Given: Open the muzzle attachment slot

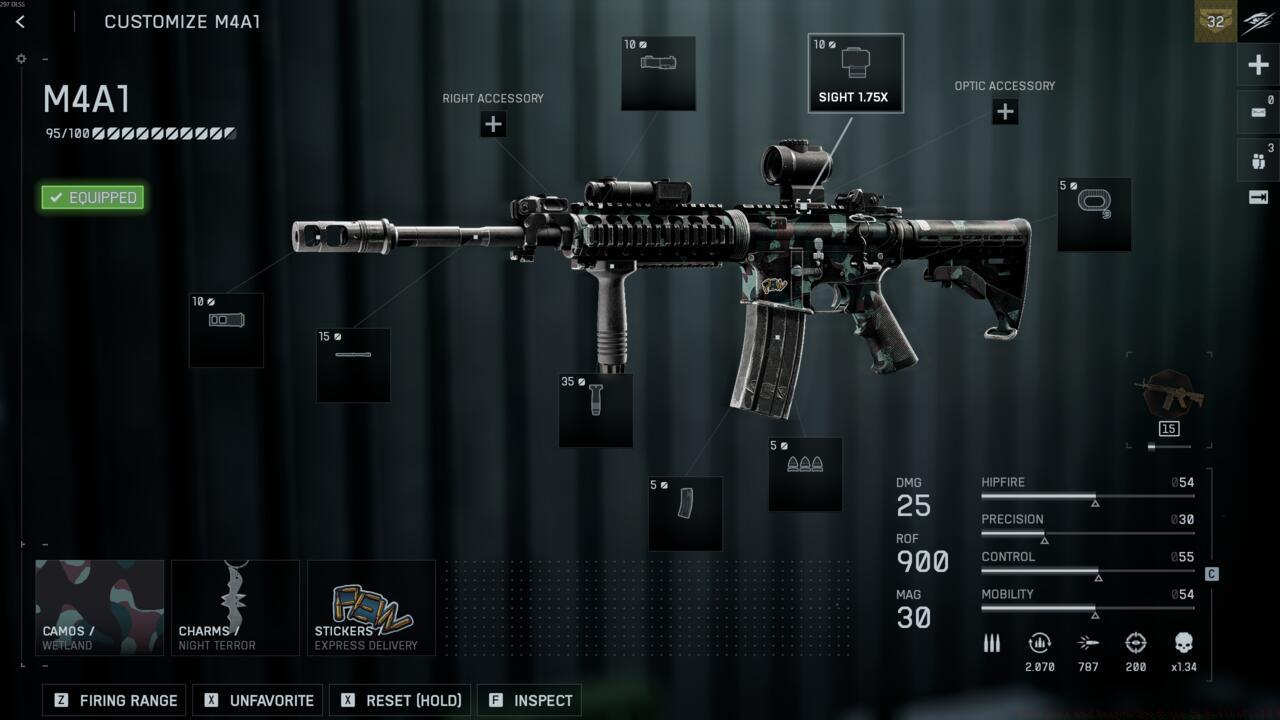Looking at the screenshot, I should click(226, 330).
